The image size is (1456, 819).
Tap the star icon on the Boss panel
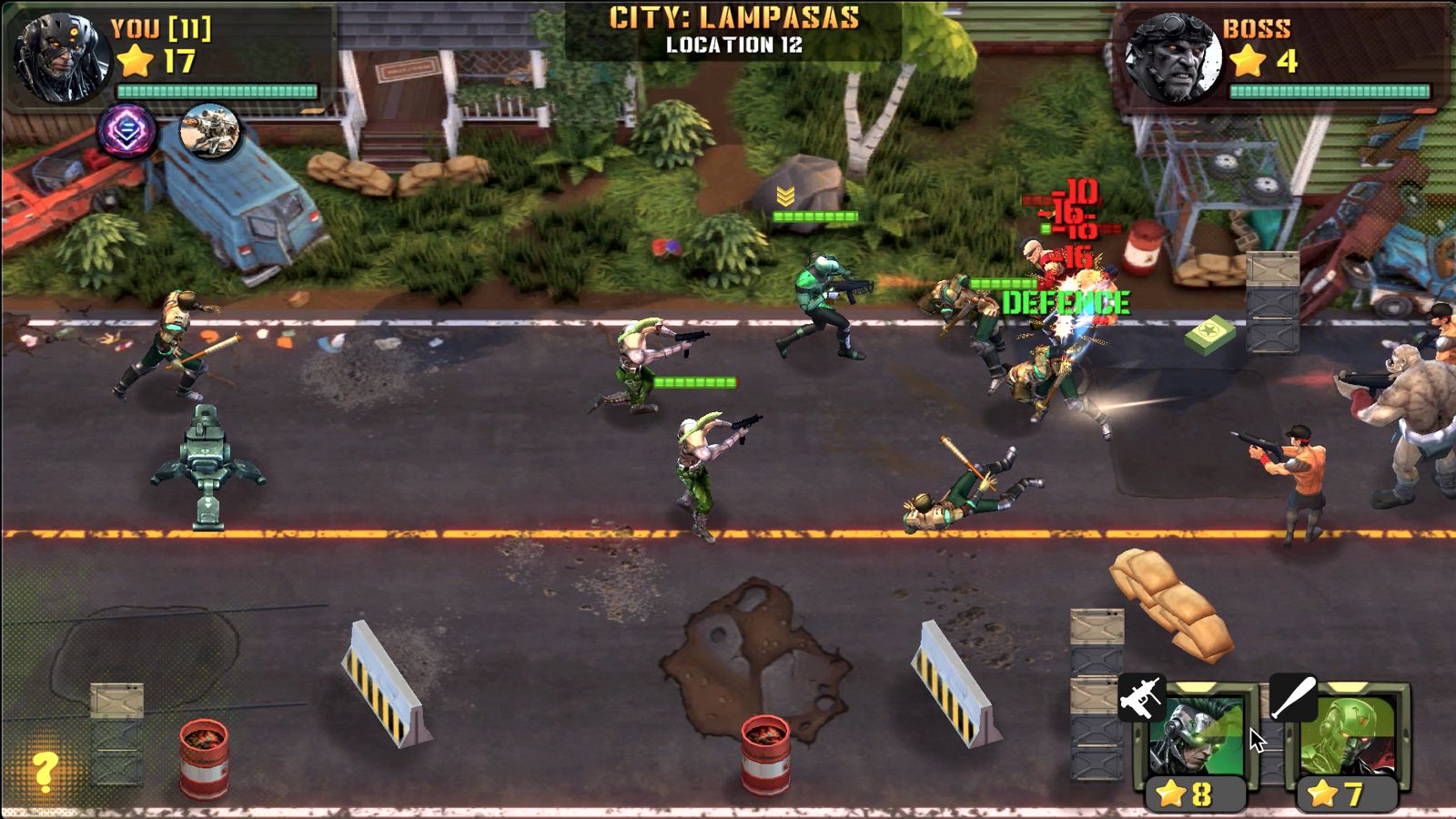coord(1249,61)
